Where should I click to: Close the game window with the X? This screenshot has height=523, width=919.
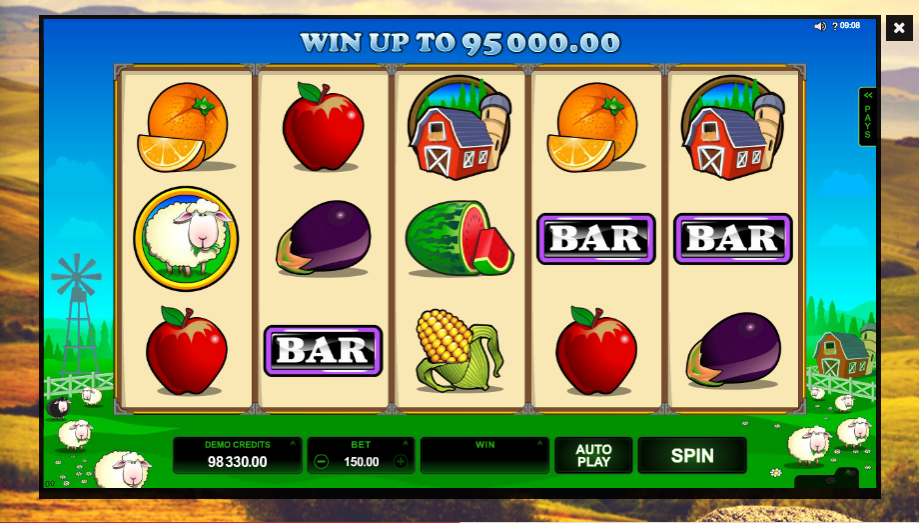(x=899, y=28)
